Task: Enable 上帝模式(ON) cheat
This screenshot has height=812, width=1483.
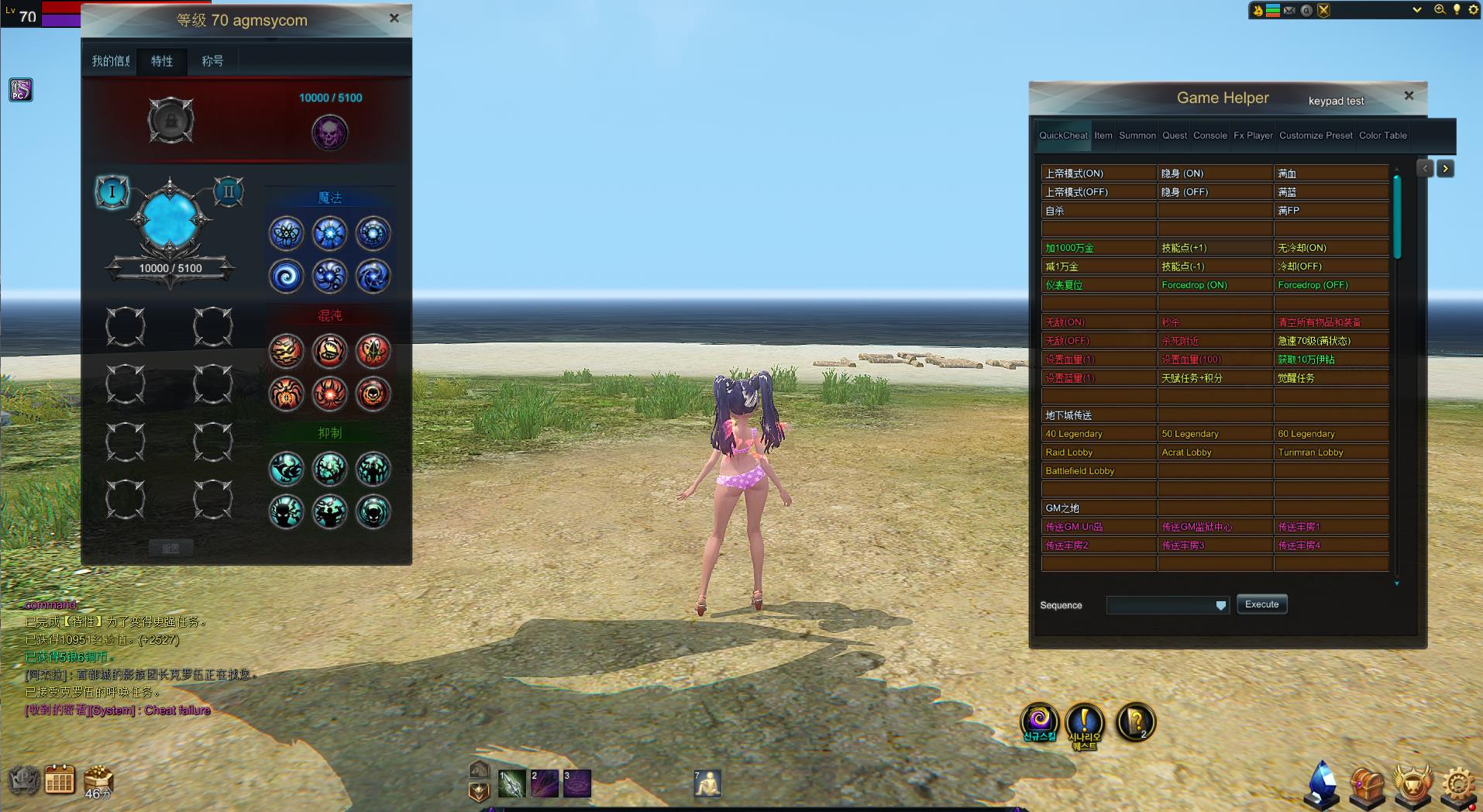Action: pyautogui.click(x=1098, y=174)
